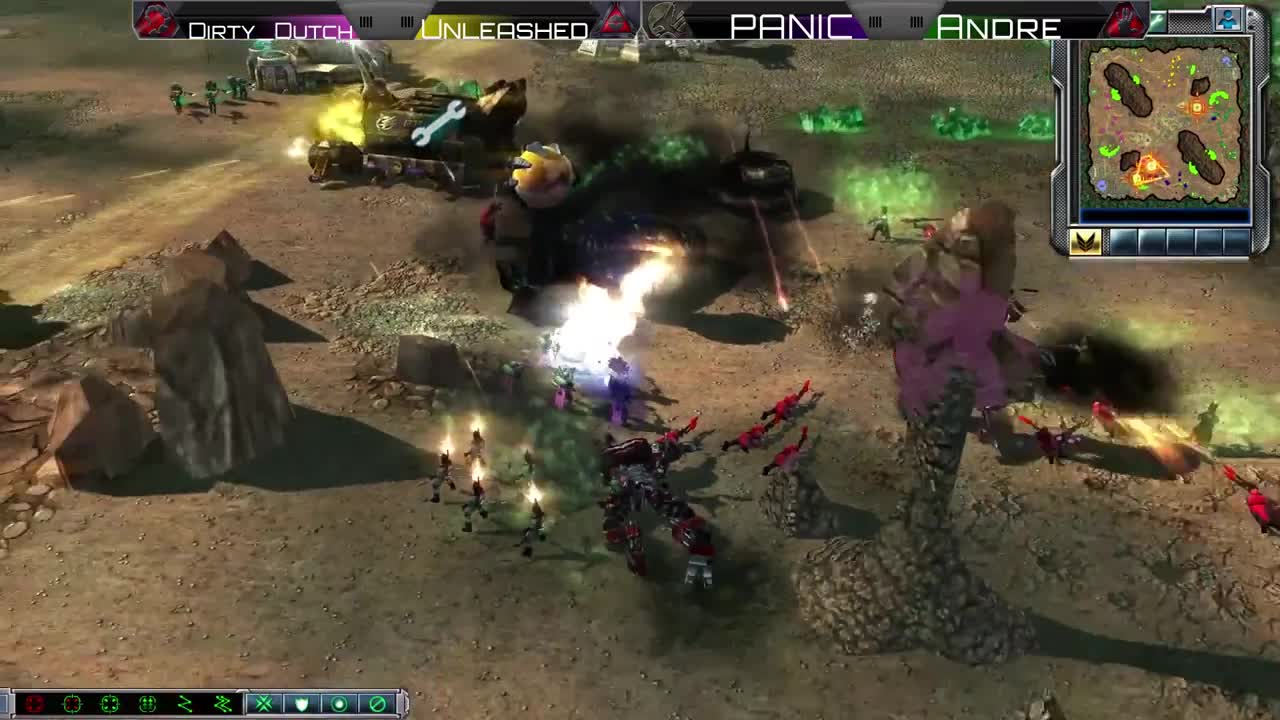Toggle the upward double-arrow formation icon
Viewport: 1280px width, 720px height.
point(148,703)
